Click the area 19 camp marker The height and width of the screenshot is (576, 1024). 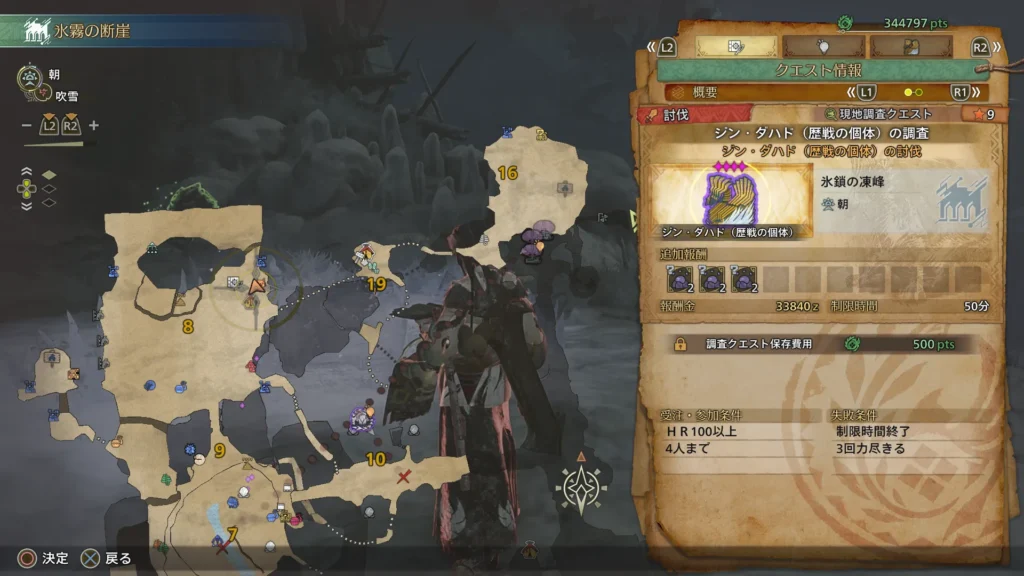coord(366,258)
